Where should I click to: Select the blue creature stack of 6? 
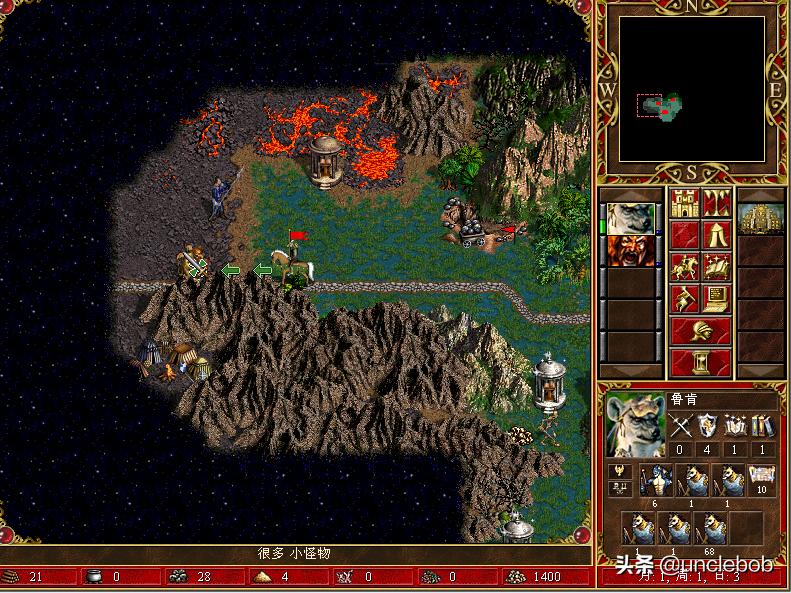tap(655, 479)
